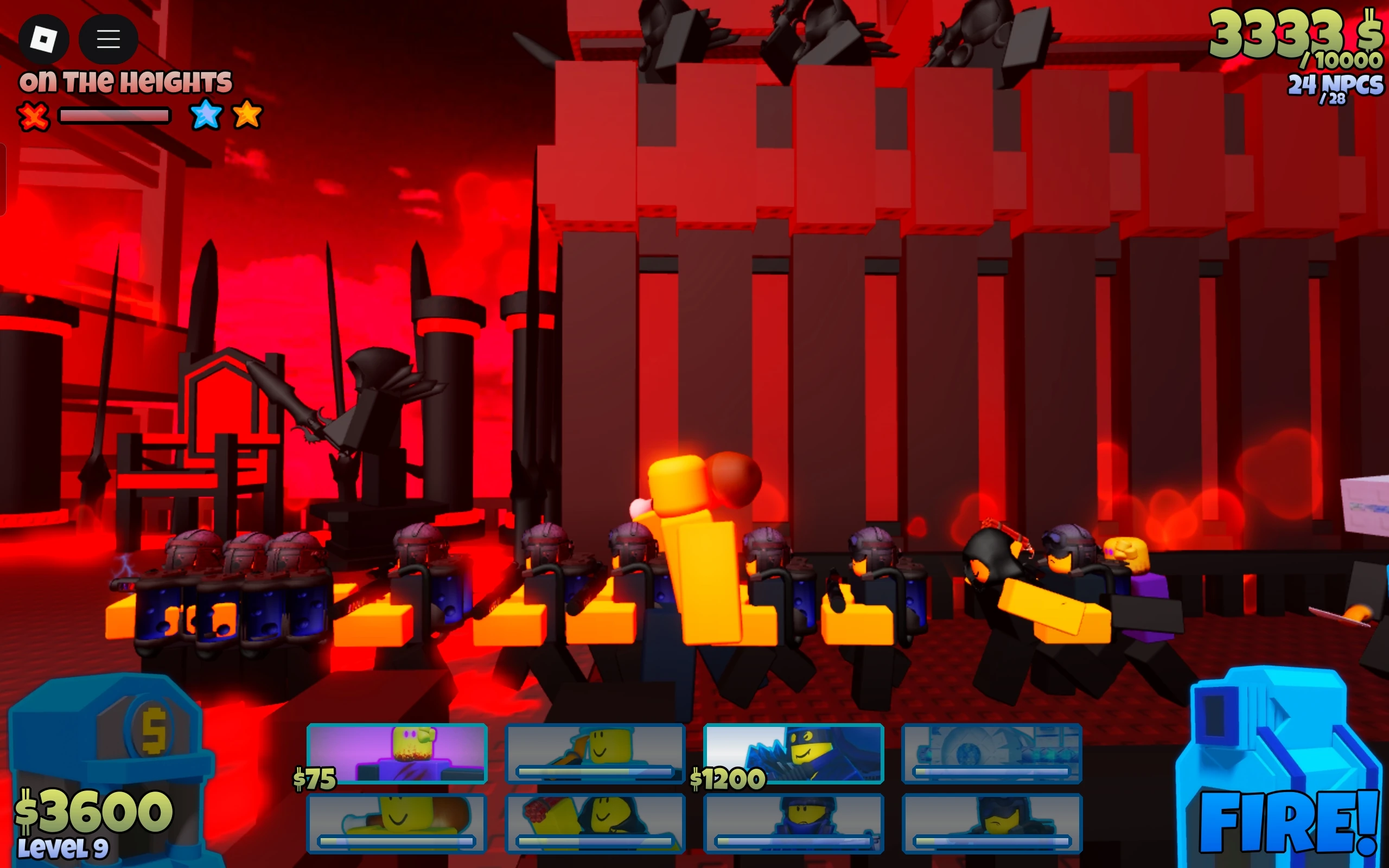Open the Roblox home menu icon
Viewport: 1389px width, 868px height.
tap(44, 39)
